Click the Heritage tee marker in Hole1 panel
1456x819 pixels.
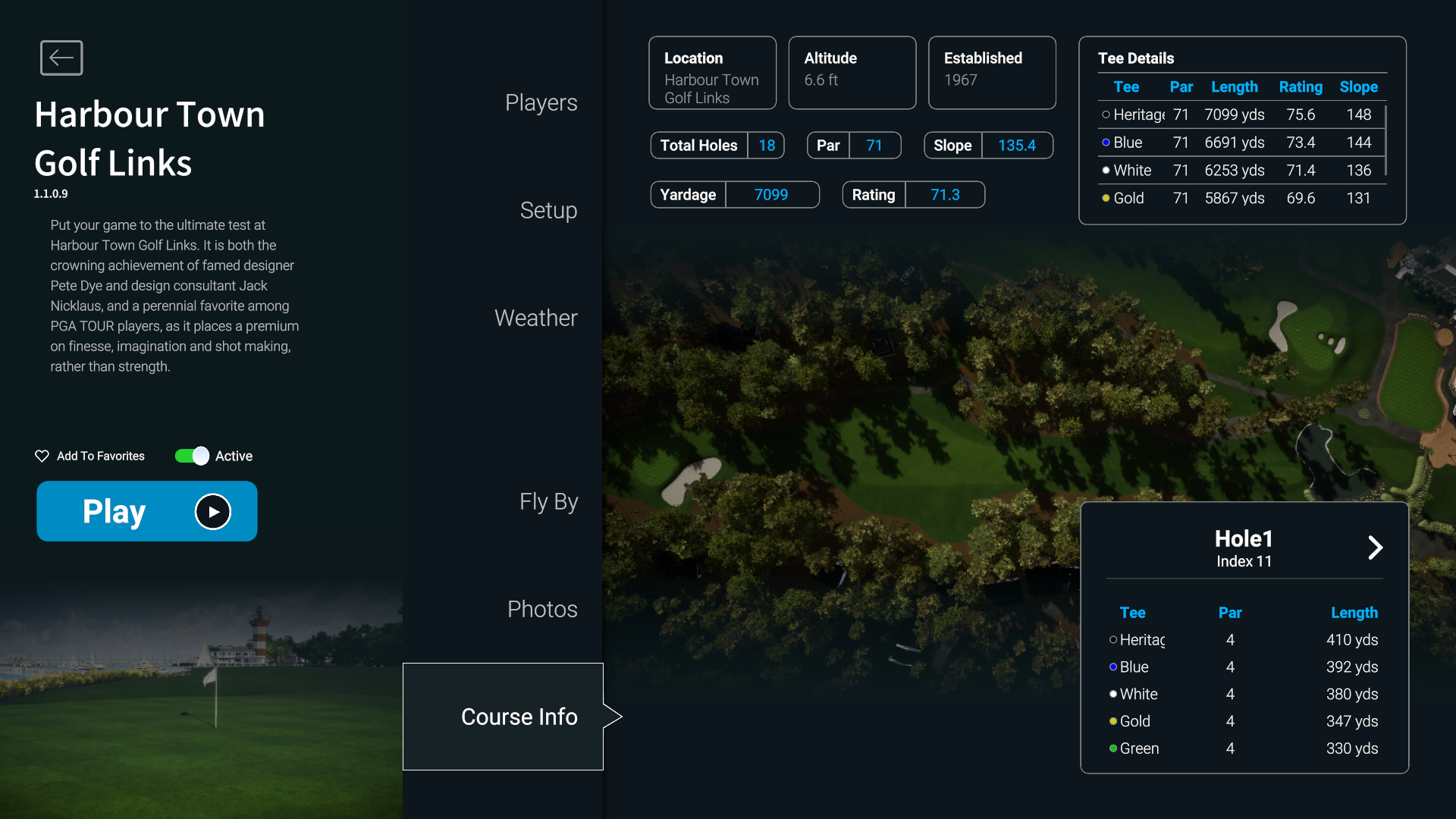(1112, 639)
